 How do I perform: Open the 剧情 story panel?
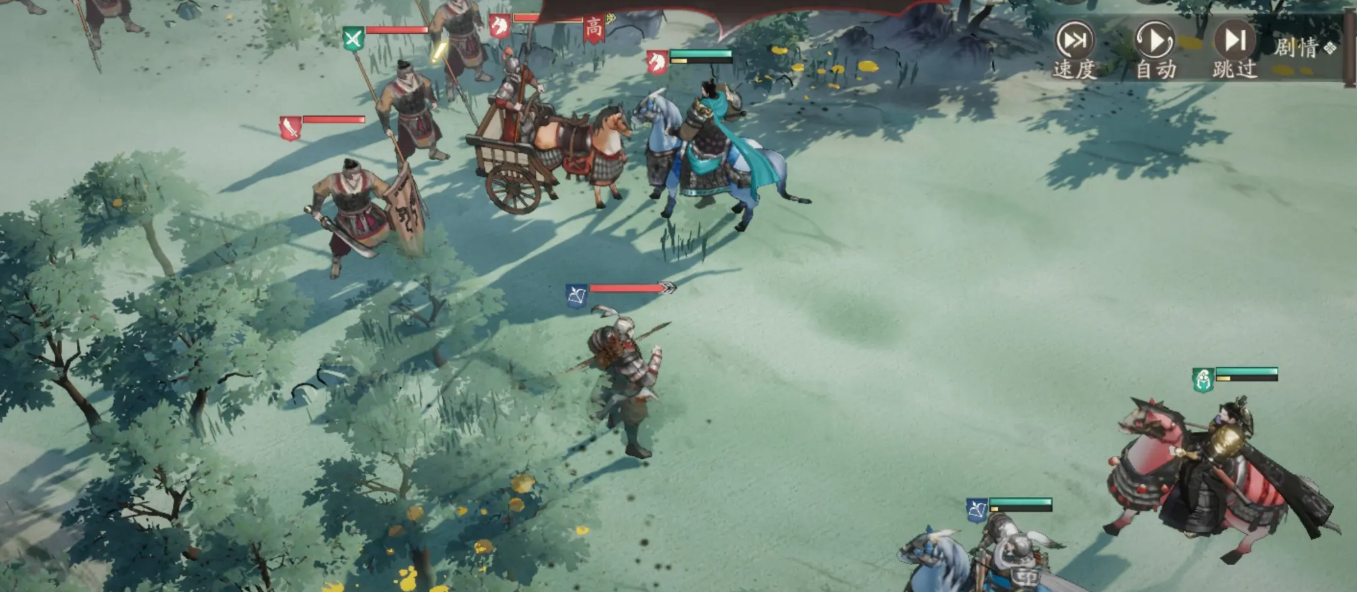pyautogui.click(x=1303, y=47)
